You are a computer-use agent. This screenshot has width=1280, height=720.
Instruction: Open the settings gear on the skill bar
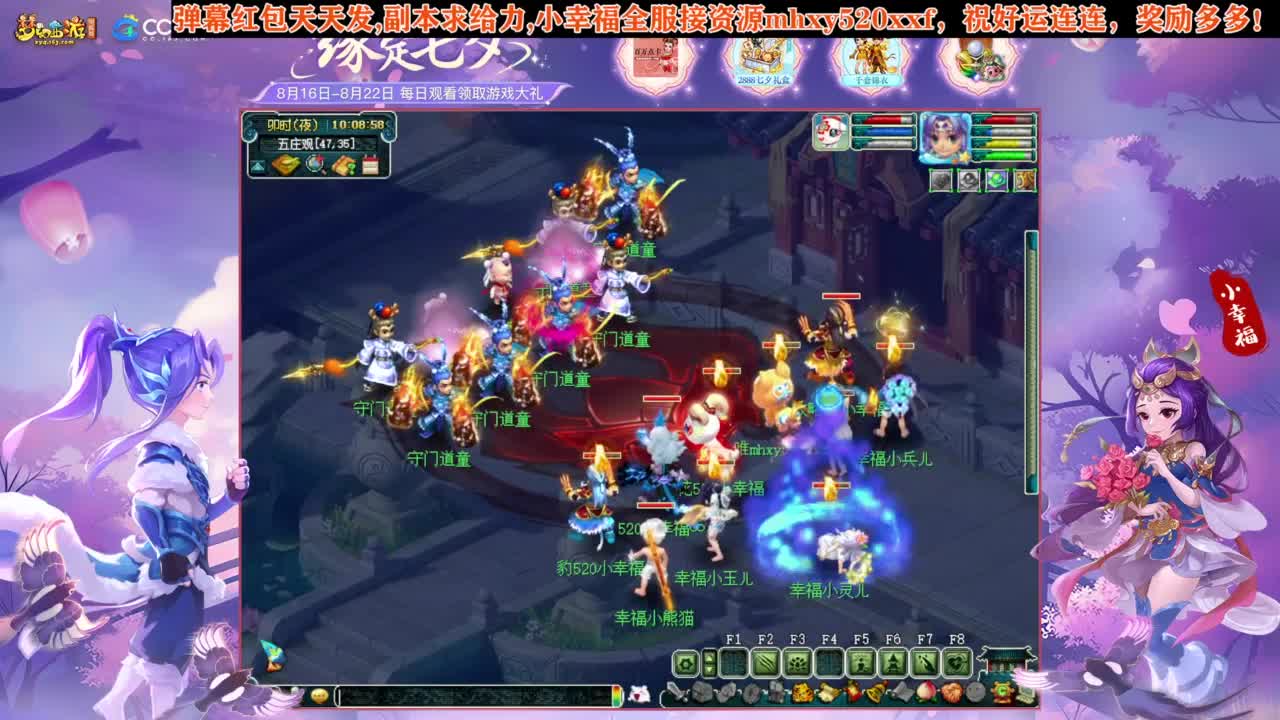coord(684,662)
